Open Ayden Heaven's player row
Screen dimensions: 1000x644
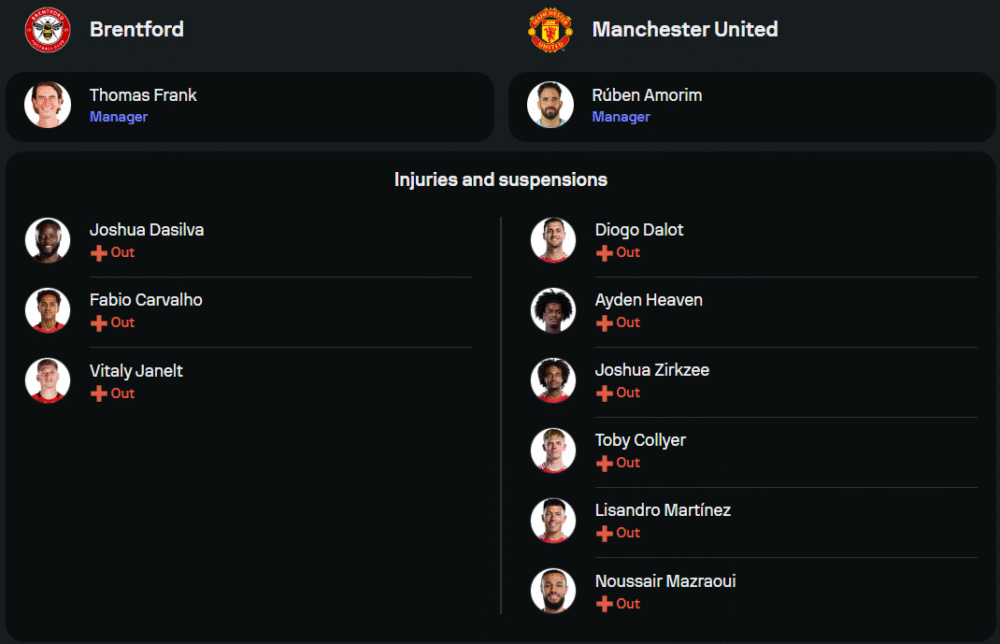click(x=648, y=300)
